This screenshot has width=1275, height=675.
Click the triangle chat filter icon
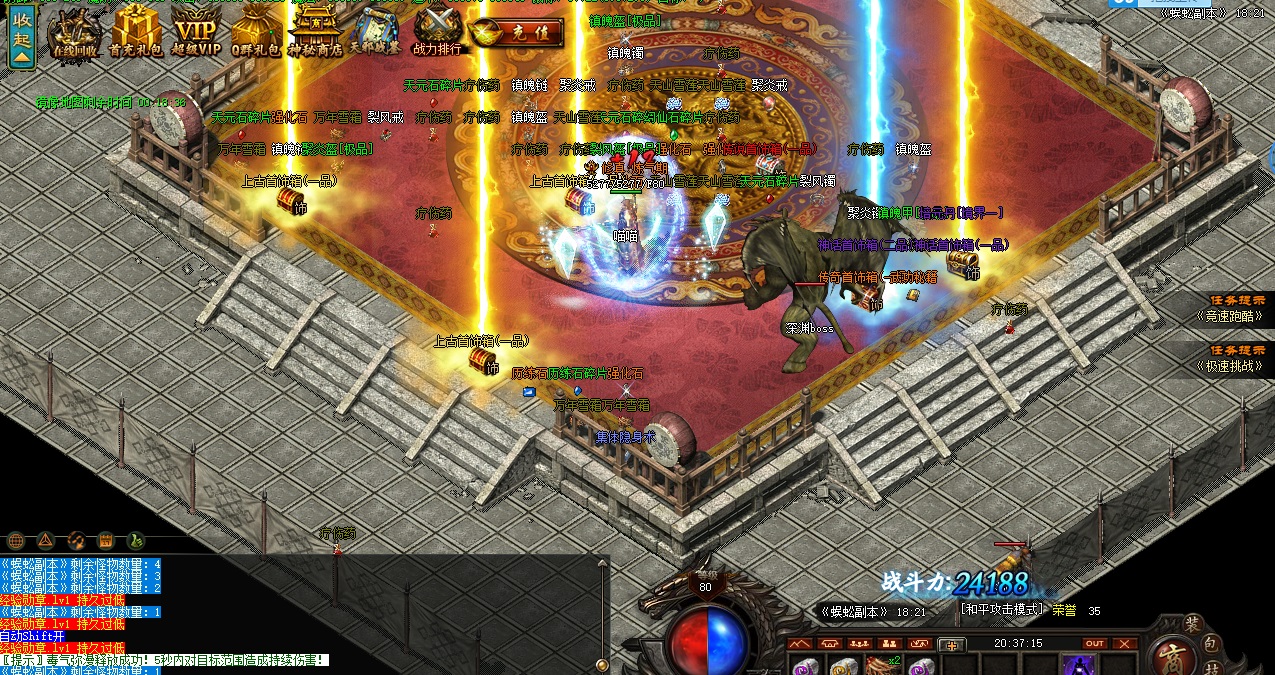(x=45, y=541)
